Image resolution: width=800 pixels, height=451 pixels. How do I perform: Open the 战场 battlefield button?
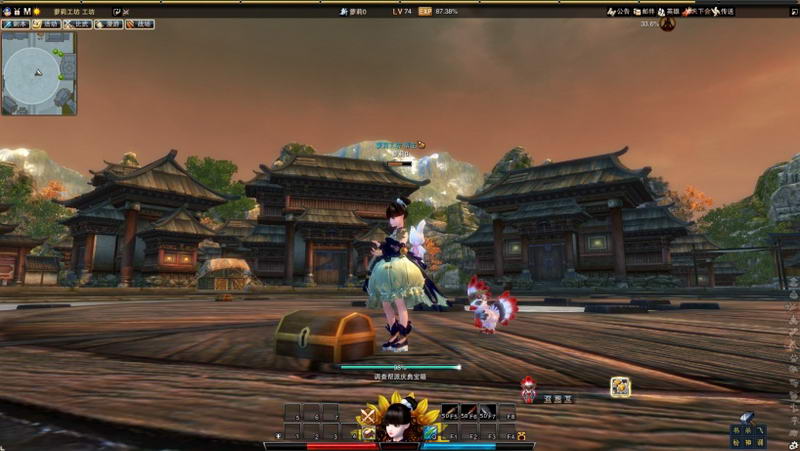click(x=138, y=24)
